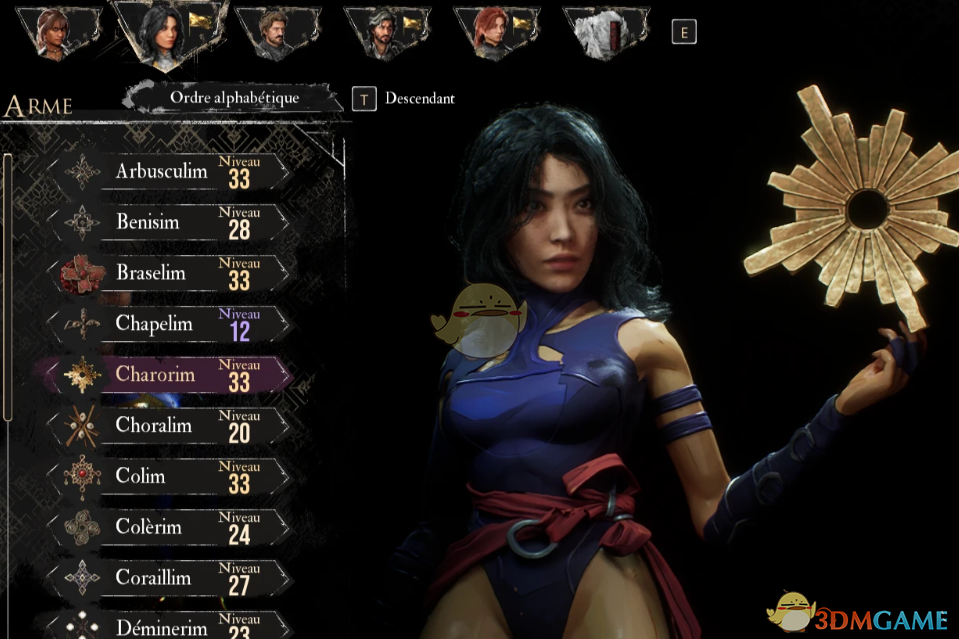
Task: Choose the Benisim weapon entry
Action: click(170, 222)
